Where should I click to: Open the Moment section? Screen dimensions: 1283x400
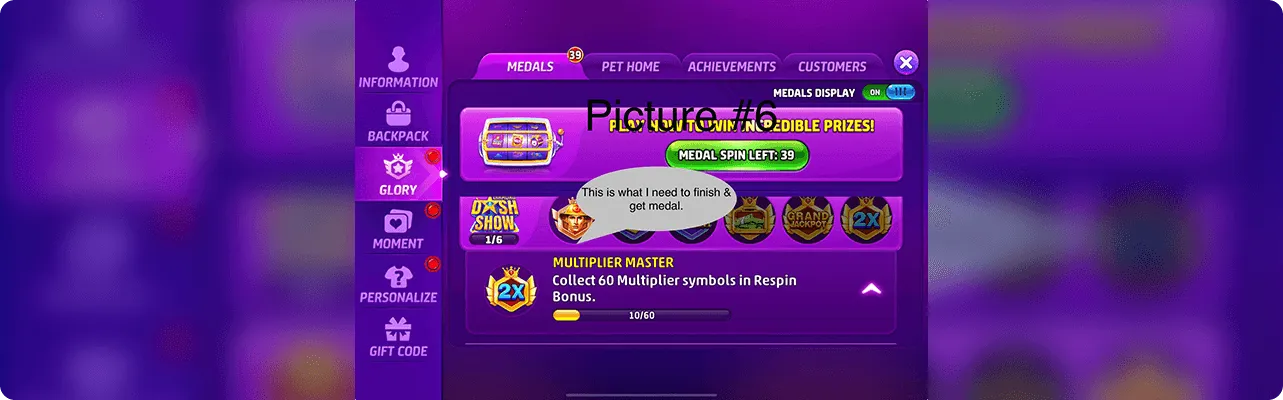398,229
